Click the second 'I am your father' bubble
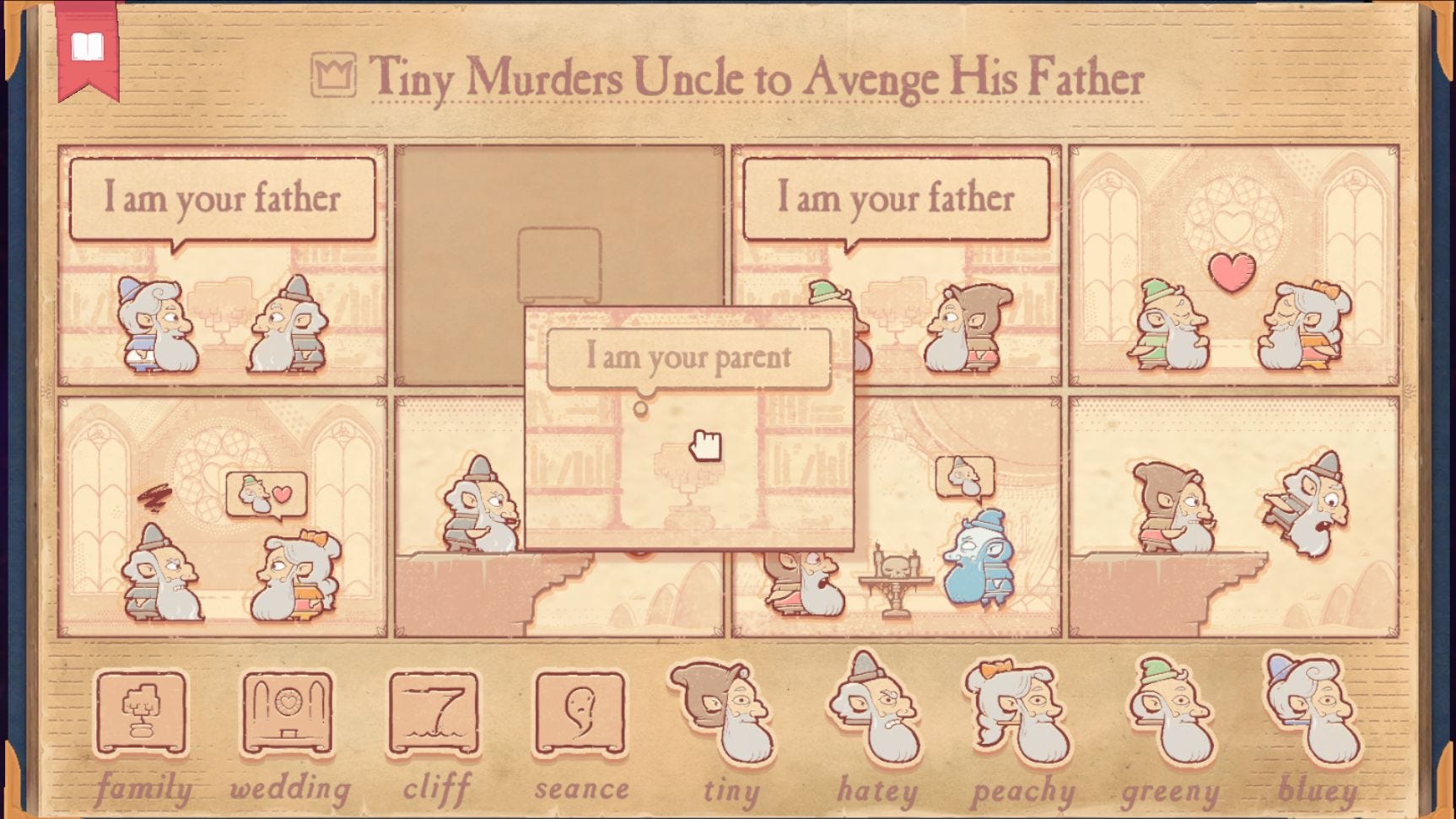Viewport: 1456px width, 819px height. click(896, 200)
